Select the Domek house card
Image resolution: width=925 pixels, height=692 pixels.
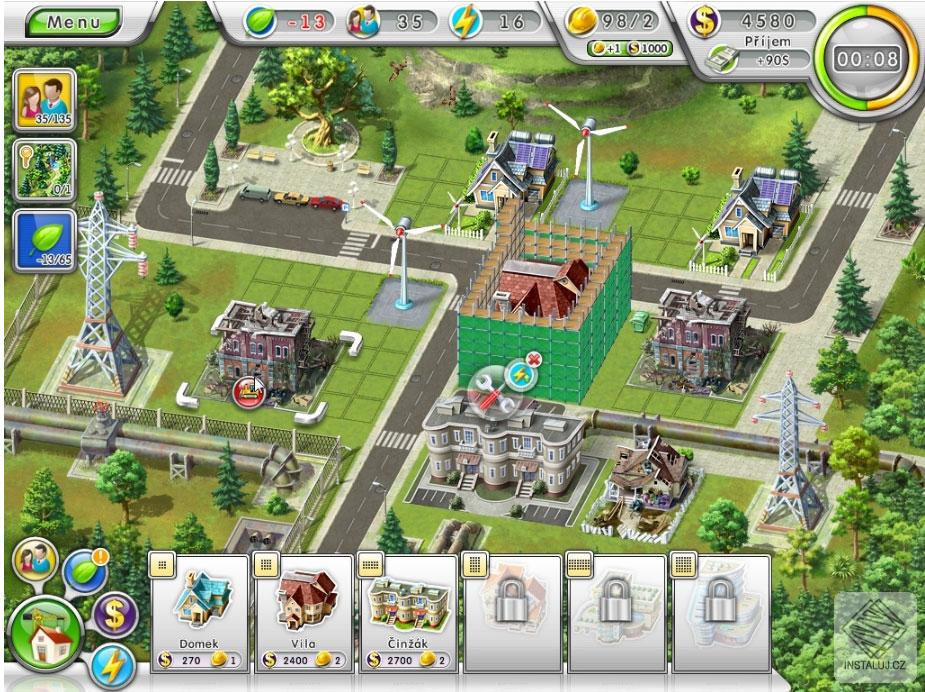200,609
